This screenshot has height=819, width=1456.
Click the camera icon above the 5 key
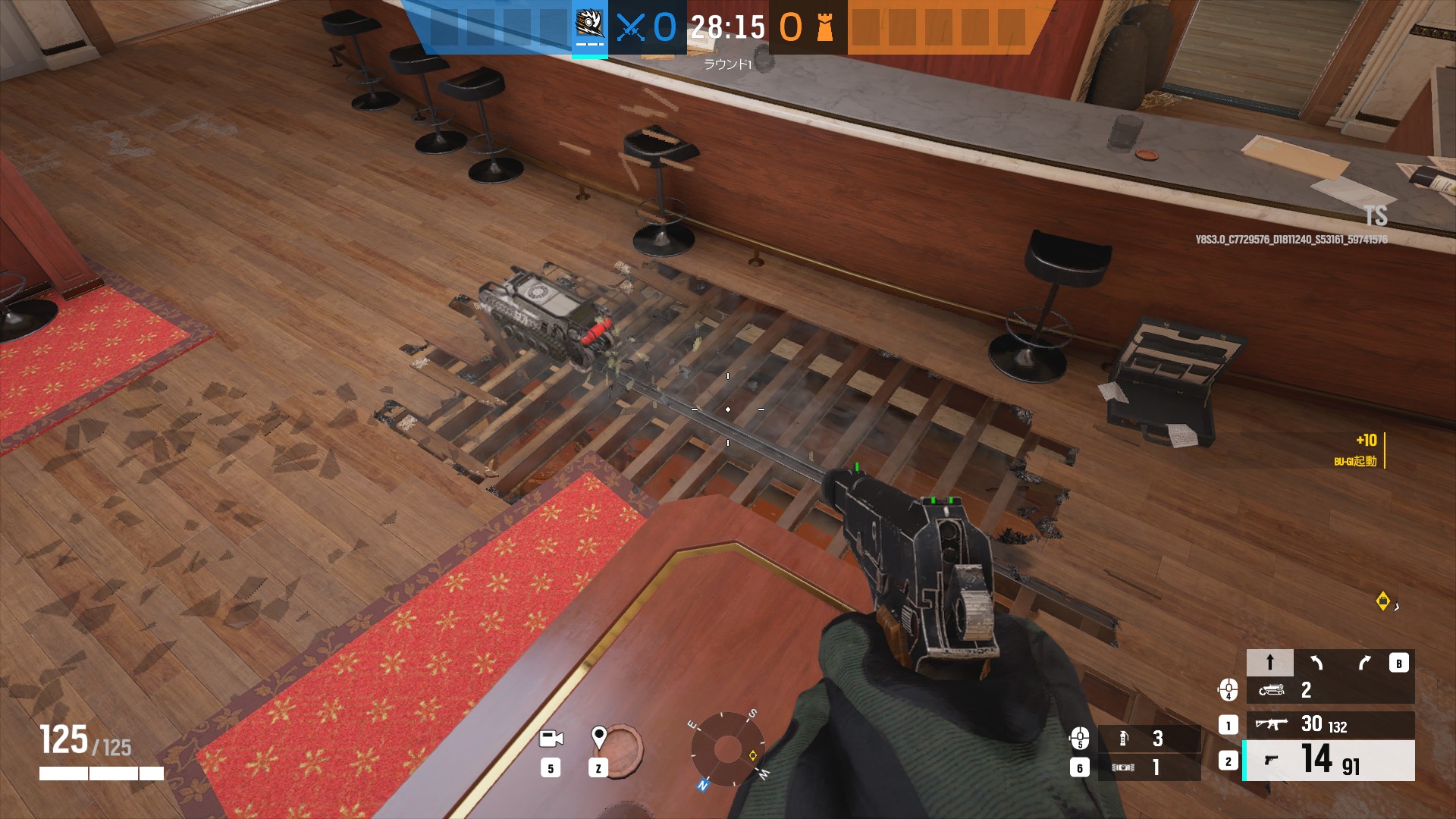(553, 736)
